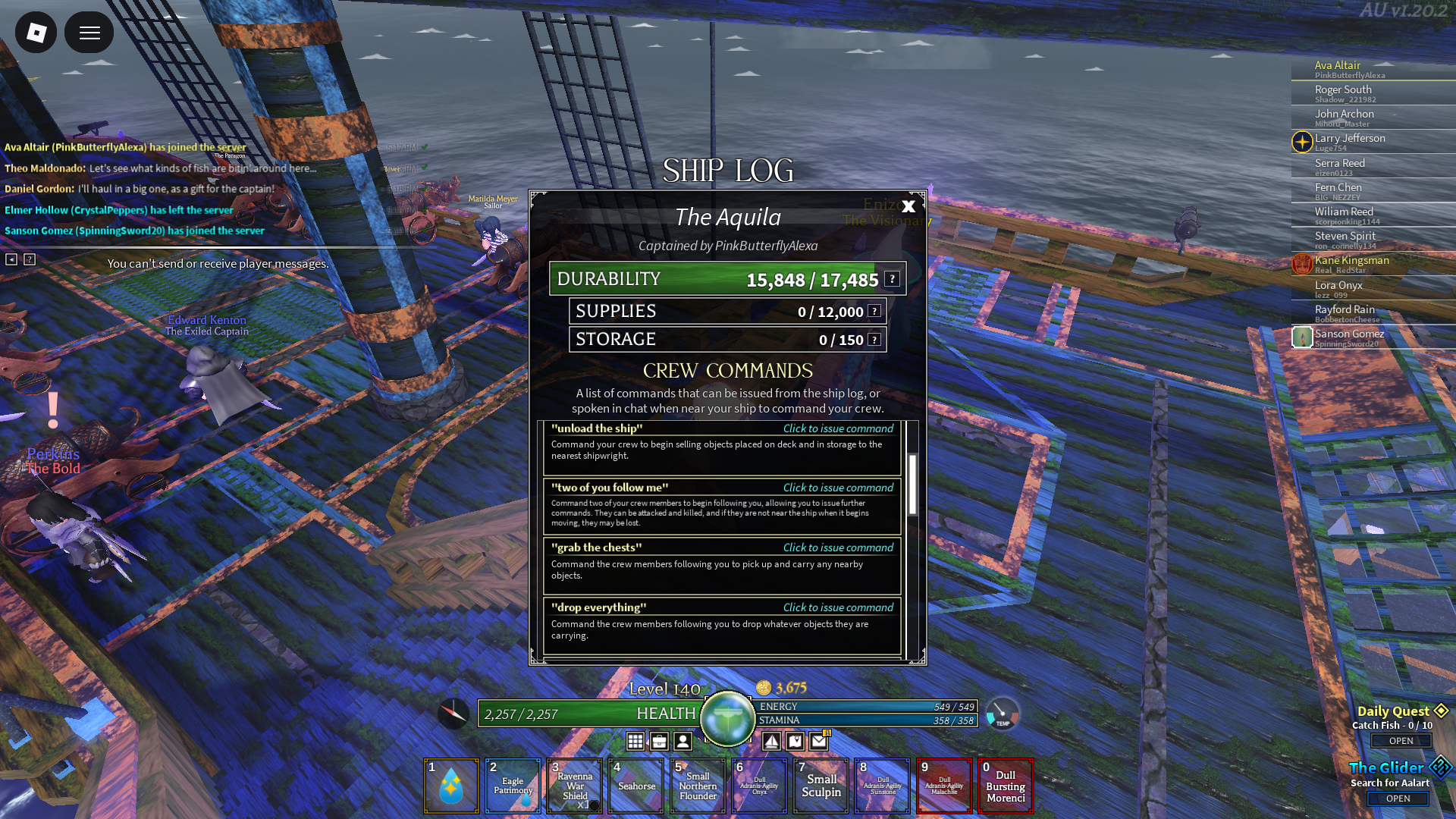Issue the "two of you follow me" command

point(838,488)
